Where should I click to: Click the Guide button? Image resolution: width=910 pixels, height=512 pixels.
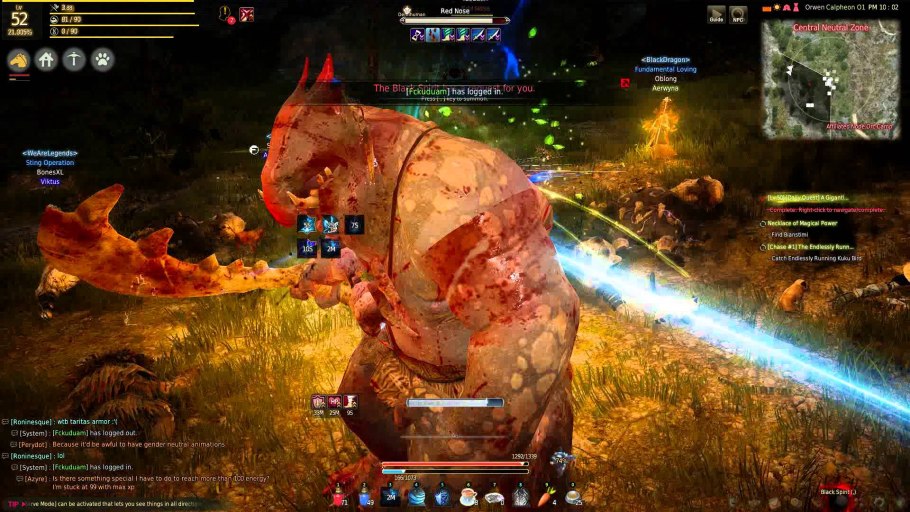pyautogui.click(x=716, y=14)
